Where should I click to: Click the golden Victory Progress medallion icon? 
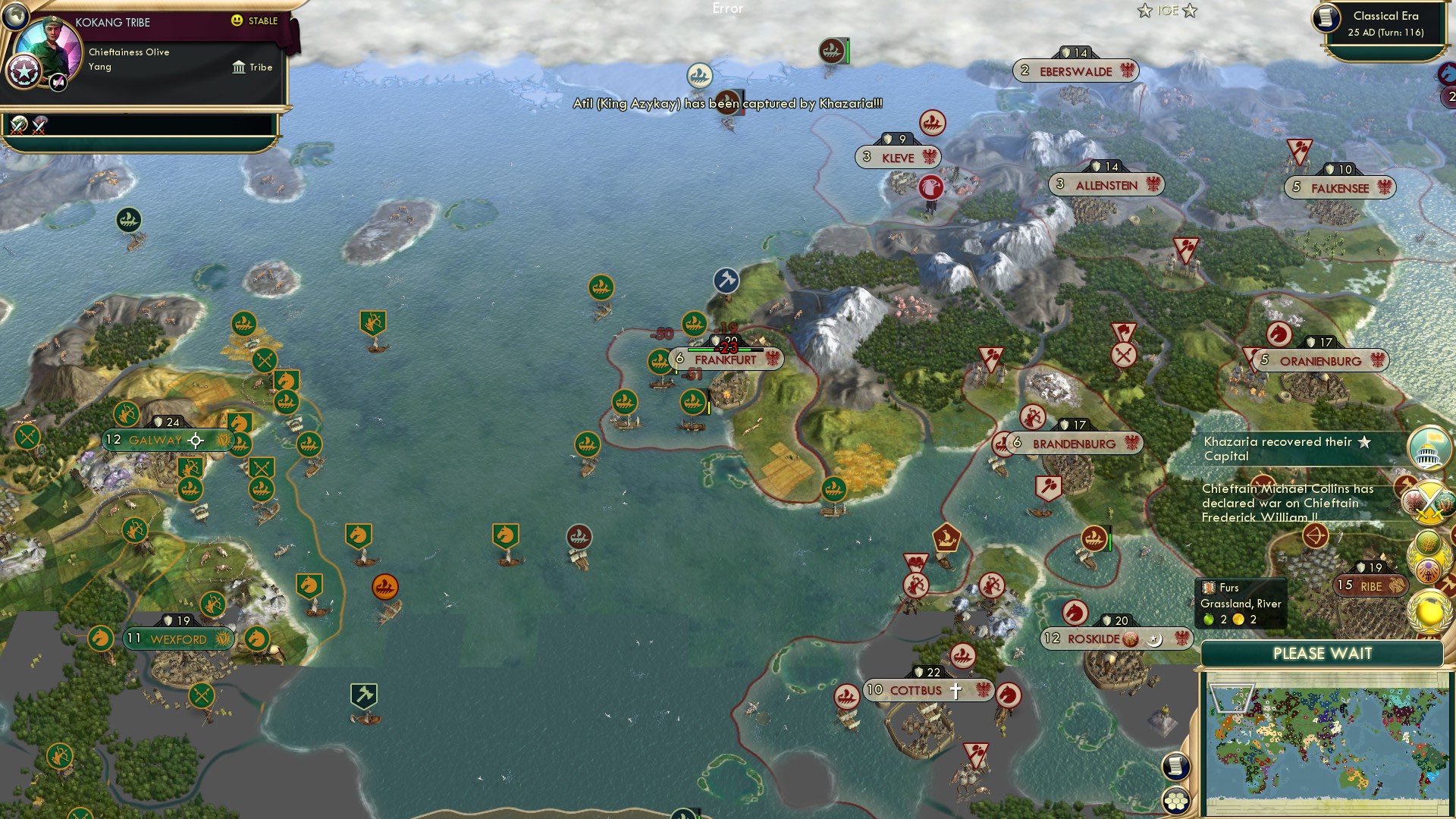pyautogui.click(x=1429, y=609)
